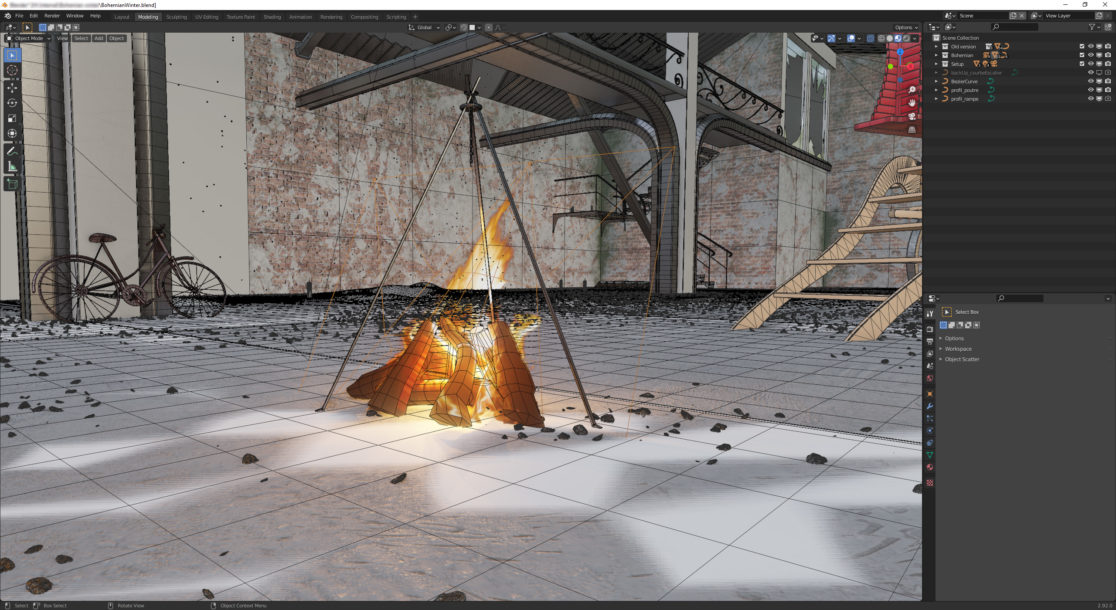The height and width of the screenshot is (610, 1116).
Task: Open the Render menu
Action: (x=52, y=16)
